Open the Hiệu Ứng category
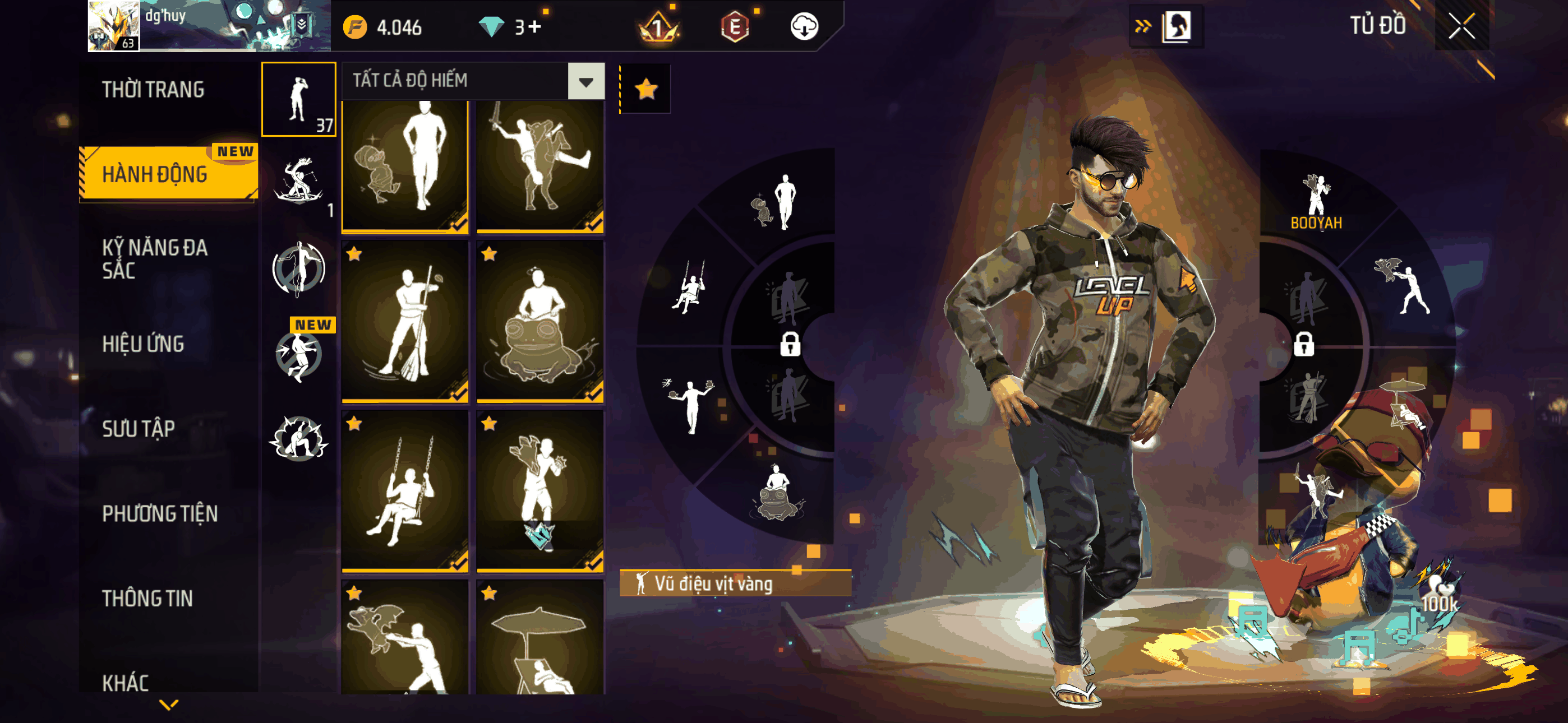This screenshot has width=1568, height=723. pos(143,344)
